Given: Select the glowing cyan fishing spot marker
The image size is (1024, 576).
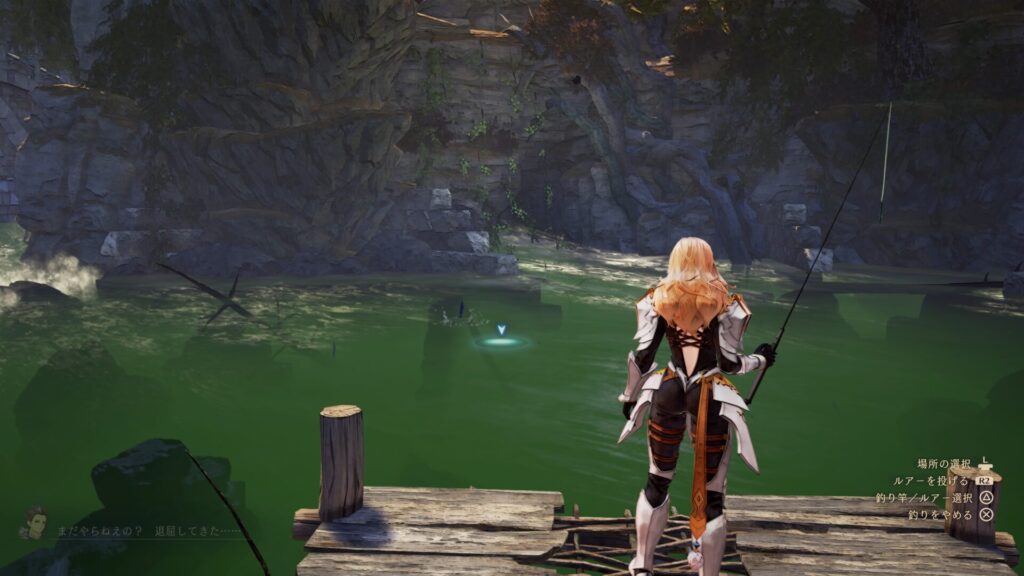Looking at the screenshot, I should click(502, 341).
